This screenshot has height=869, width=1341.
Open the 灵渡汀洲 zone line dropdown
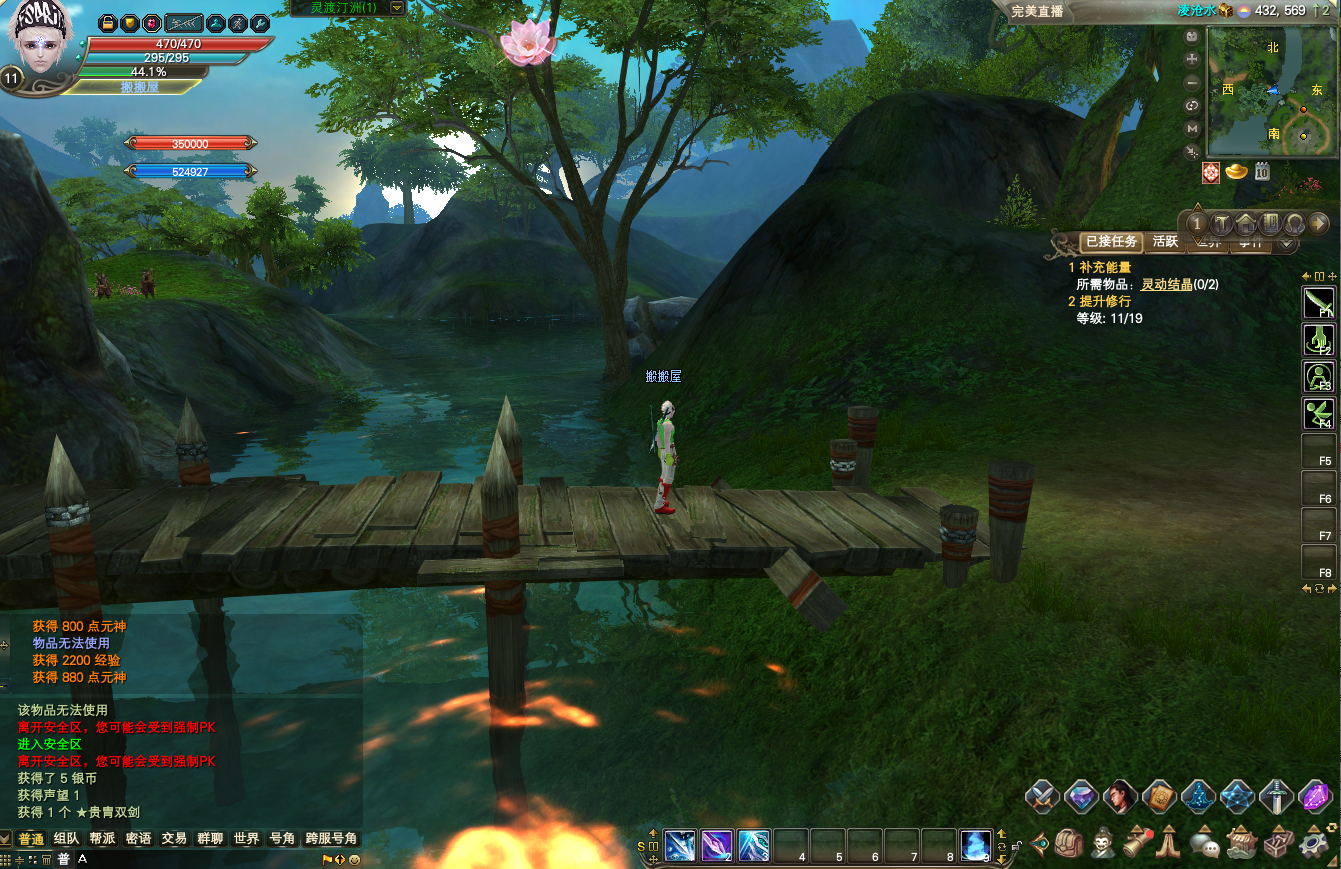(x=397, y=8)
